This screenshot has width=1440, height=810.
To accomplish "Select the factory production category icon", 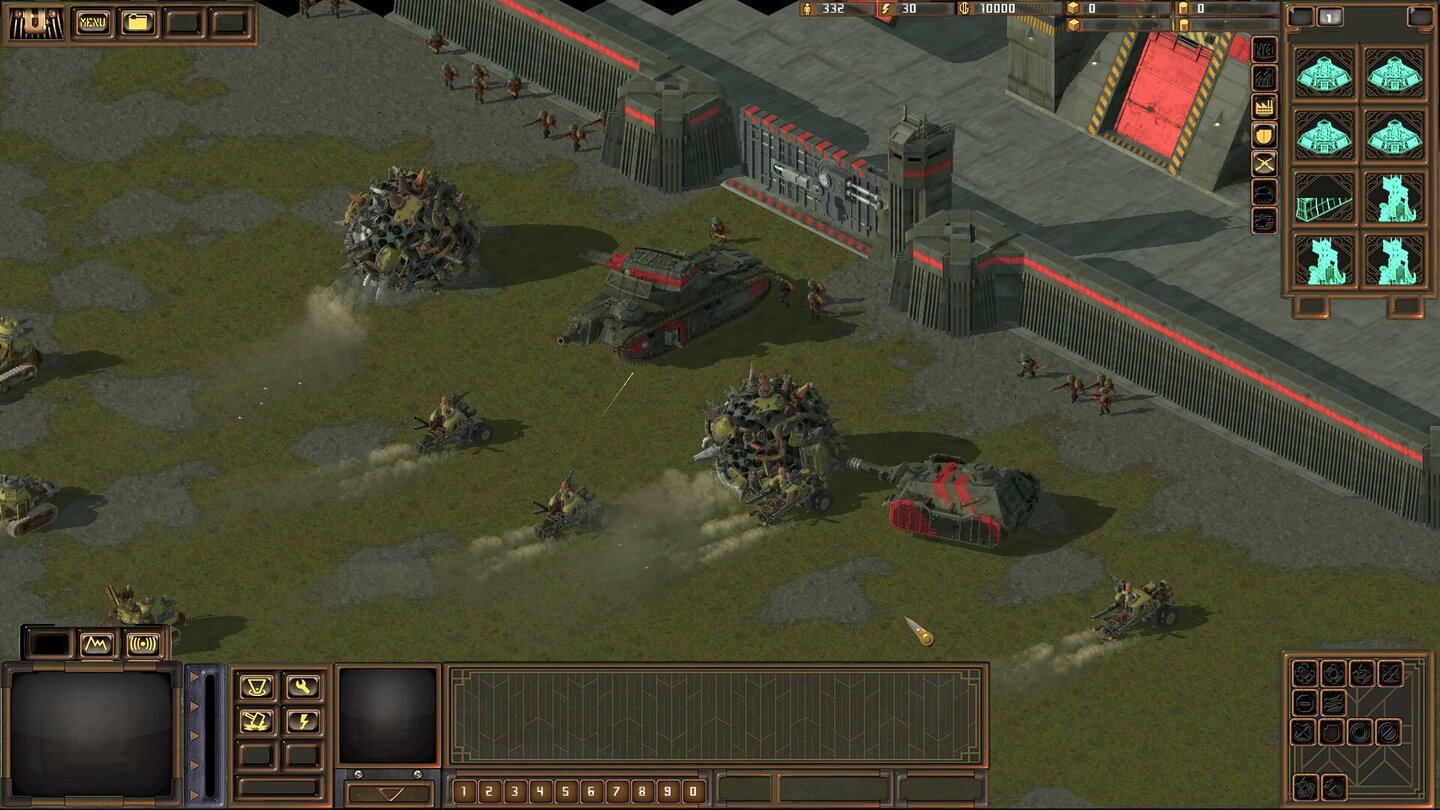I will [1263, 108].
